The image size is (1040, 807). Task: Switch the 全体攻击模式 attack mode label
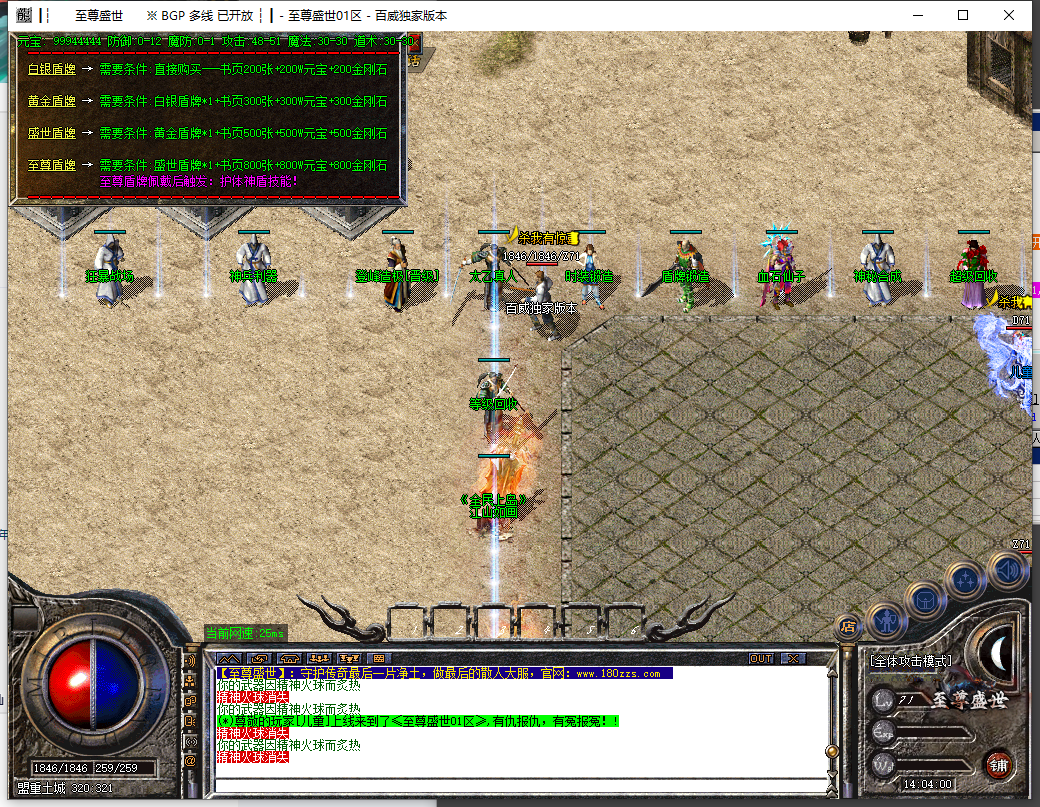click(910, 661)
